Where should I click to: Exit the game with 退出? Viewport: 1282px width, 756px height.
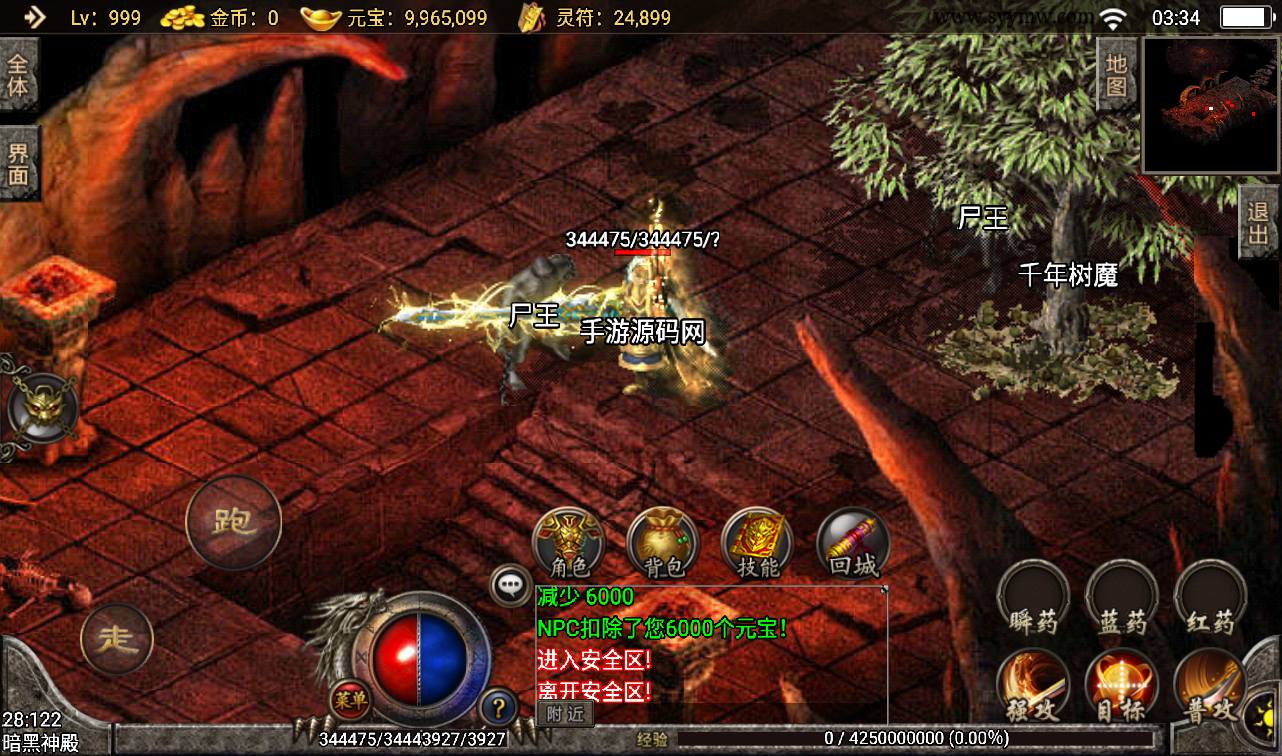click(1258, 223)
